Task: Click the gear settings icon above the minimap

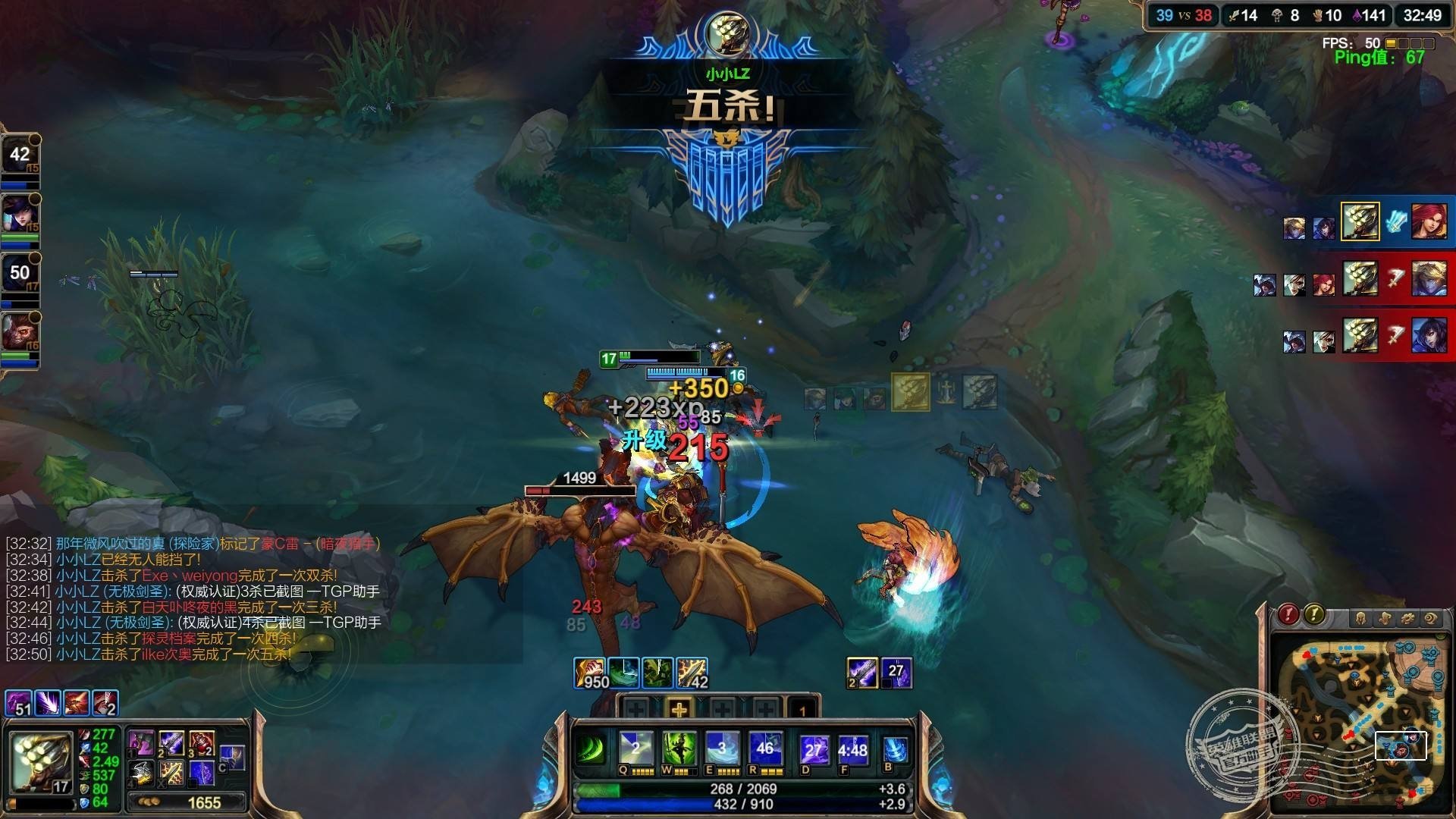Action: 1408,619
